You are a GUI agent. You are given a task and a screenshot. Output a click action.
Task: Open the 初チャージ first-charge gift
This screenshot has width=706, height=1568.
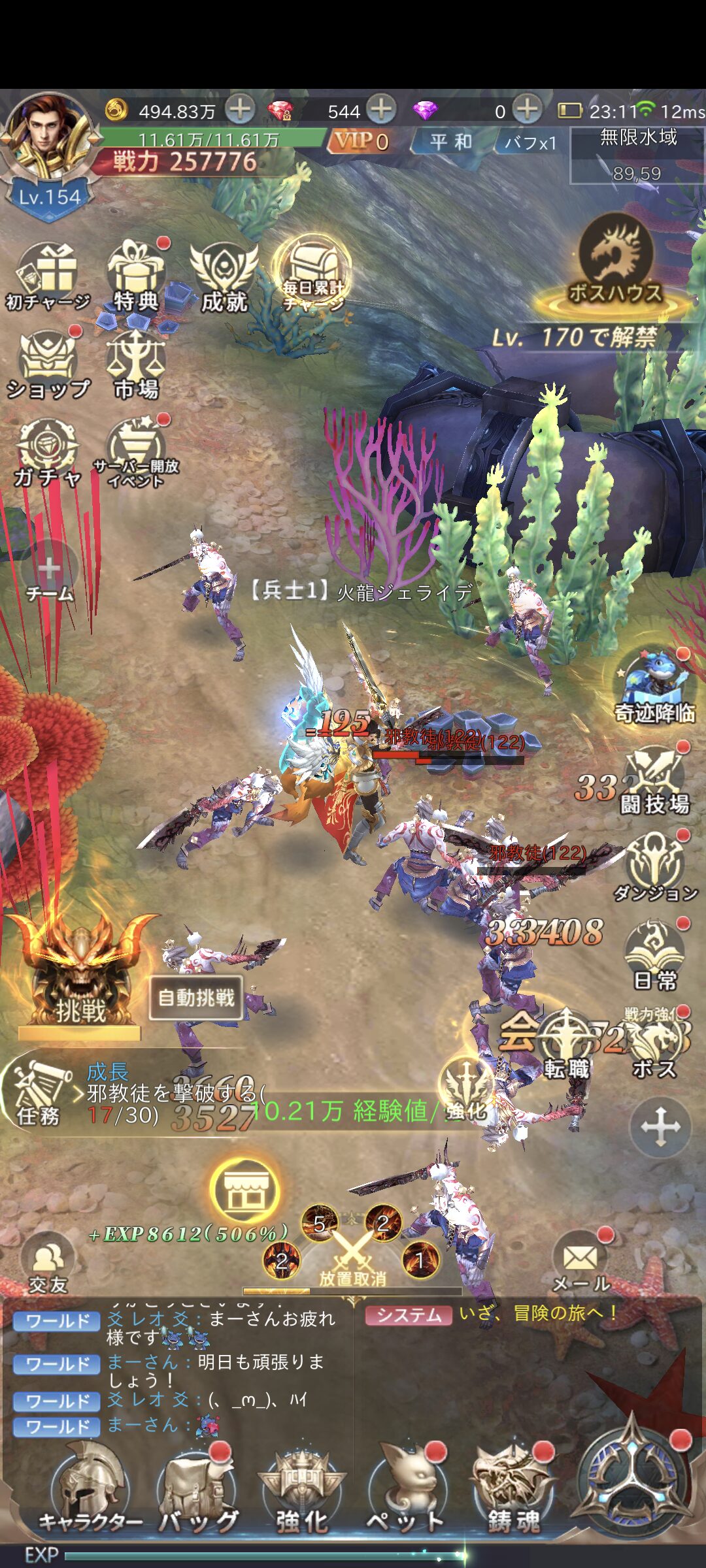[x=48, y=276]
